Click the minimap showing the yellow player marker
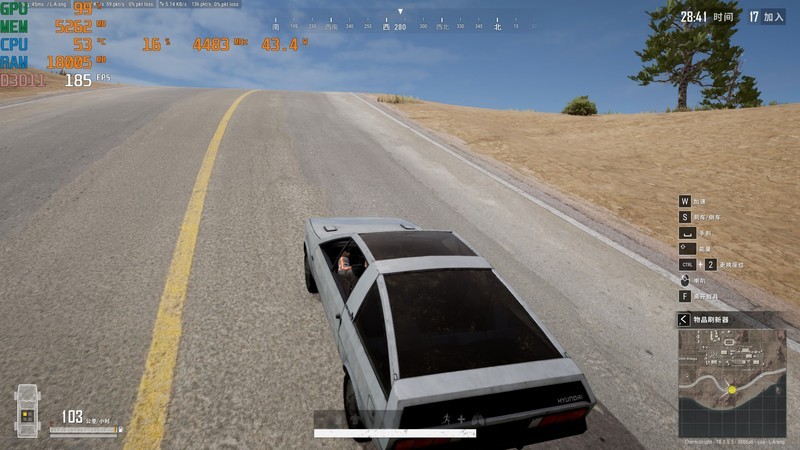800x450 pixels. click(x=732, y=382)
